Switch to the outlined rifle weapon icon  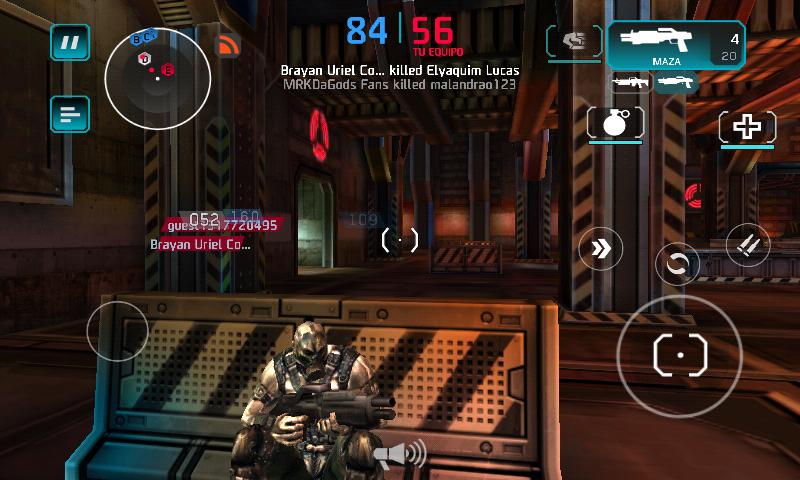pyautogui.click(x=631, y=83)
